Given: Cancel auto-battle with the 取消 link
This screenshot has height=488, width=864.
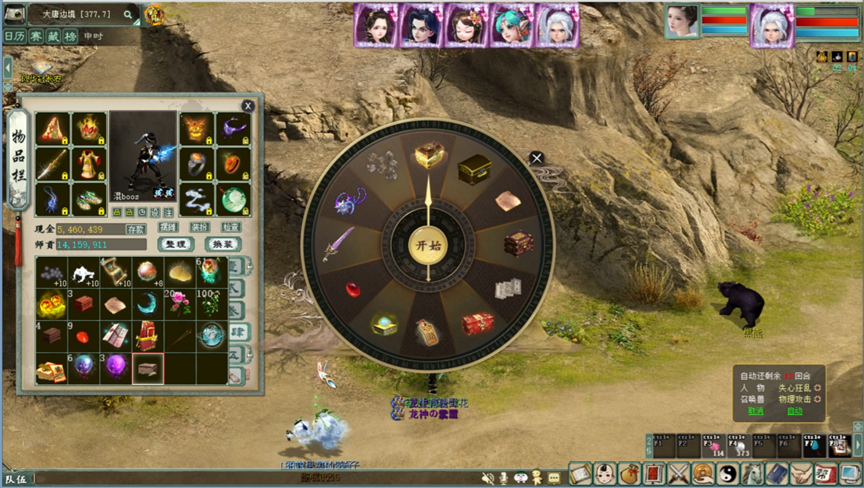Looking at the screenshot, I should pos(755,411).
